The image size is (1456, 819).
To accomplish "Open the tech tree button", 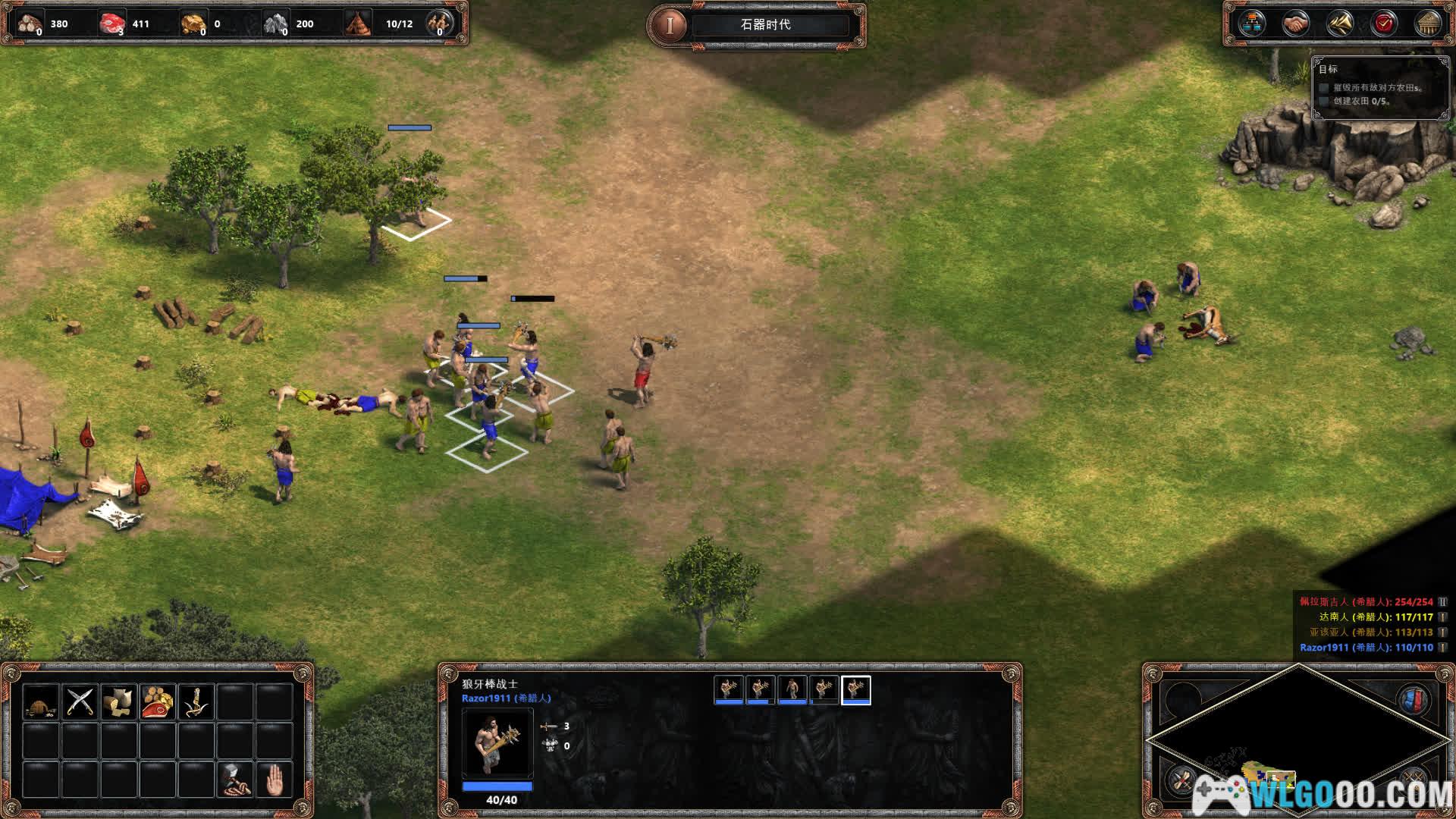I will click(1251, 24).
